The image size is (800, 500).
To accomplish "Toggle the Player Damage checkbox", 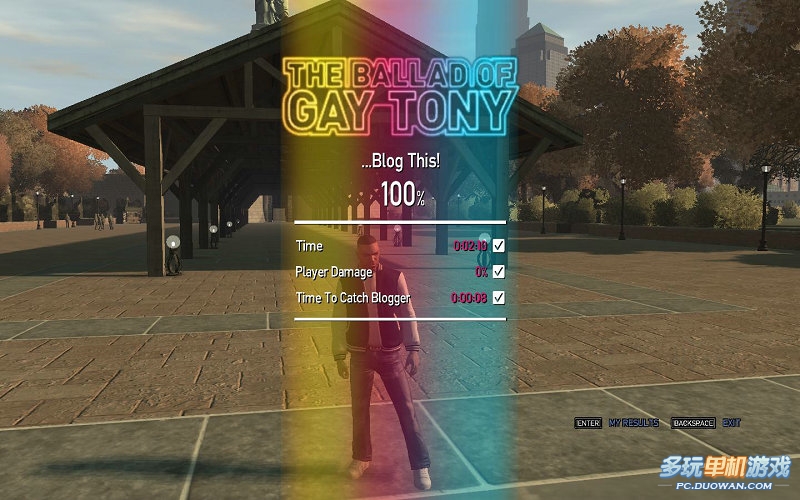I will 498,271.
